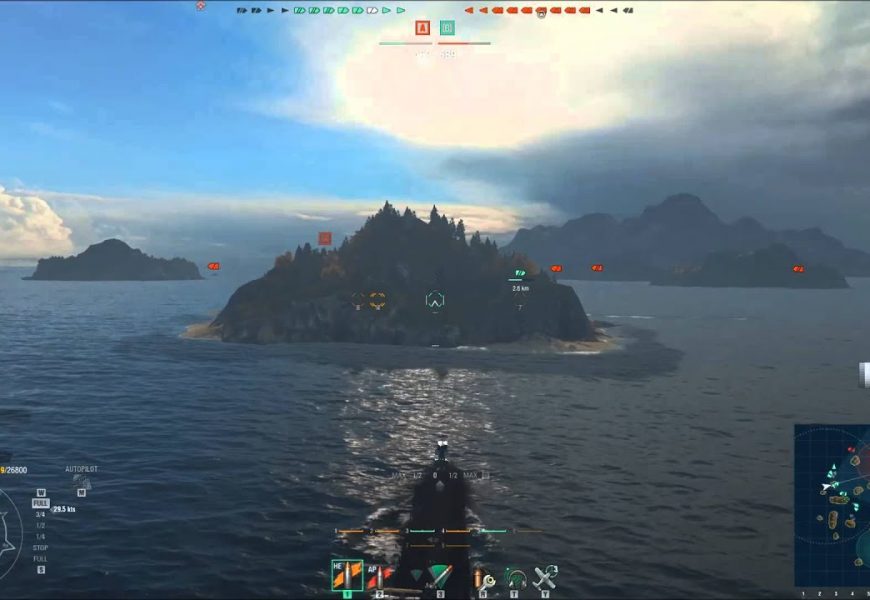Open the minimap of the battle area
The image size is (870, 600).
pyautogui.click(x=832, y=505)
